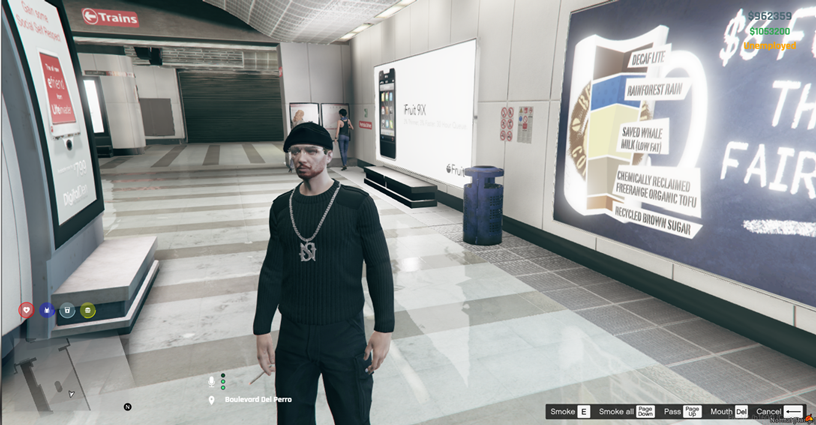Click the location pin beside Boulevard Del Perro
The width and height of the screenshot is (816, 425).
pyautogui.click(x=211, y=400)
